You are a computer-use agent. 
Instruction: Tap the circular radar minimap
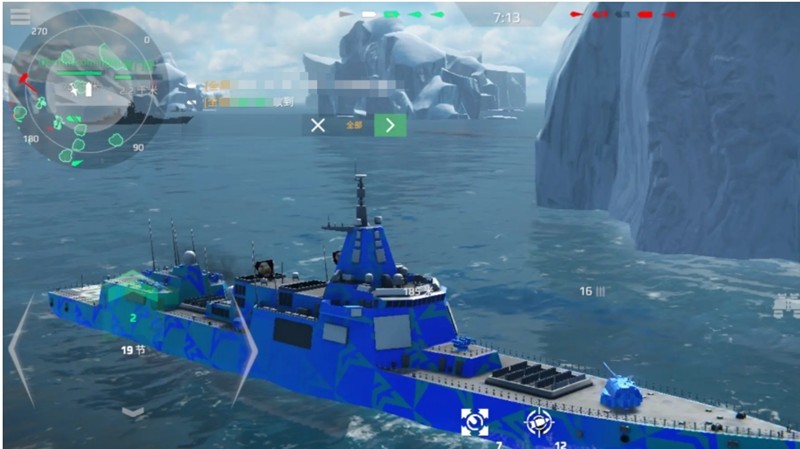(83, 88)
